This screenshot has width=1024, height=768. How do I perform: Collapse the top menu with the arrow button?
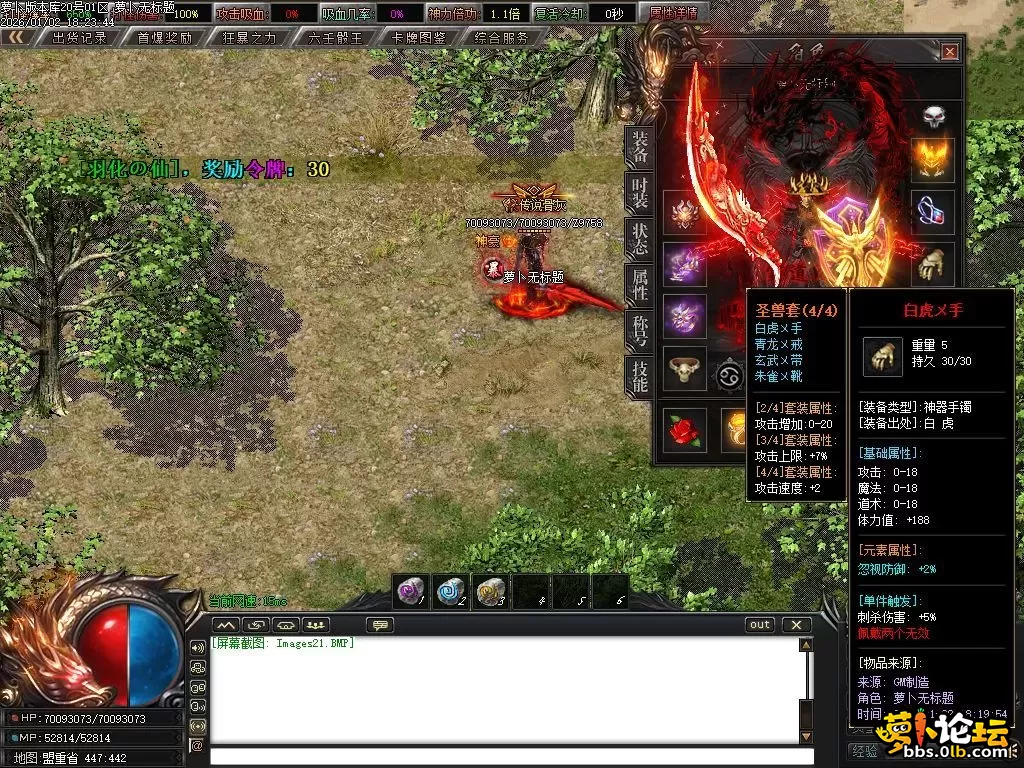pos(15,38)
